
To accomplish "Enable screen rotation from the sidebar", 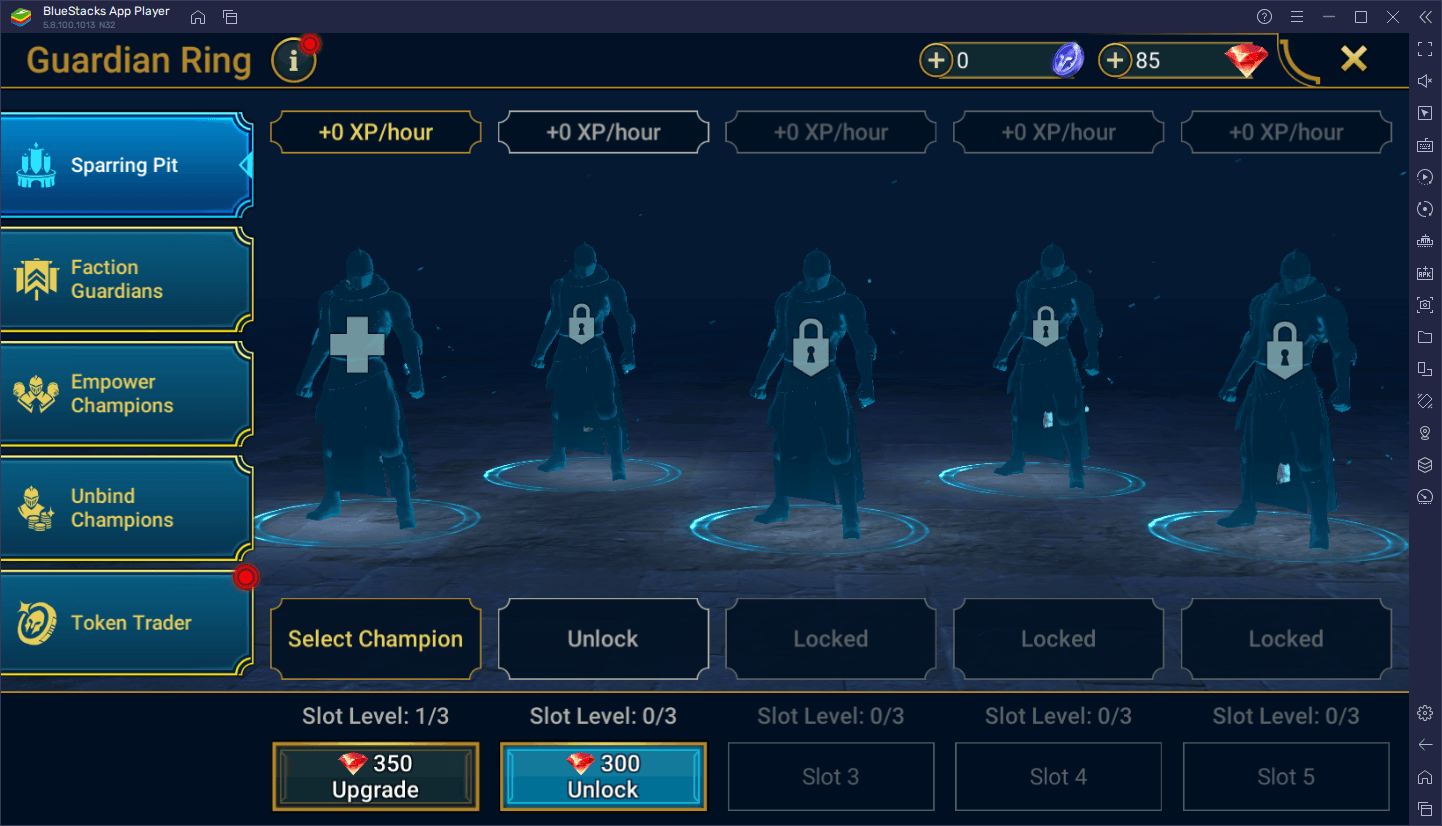I will click(x=1425, y=209).
